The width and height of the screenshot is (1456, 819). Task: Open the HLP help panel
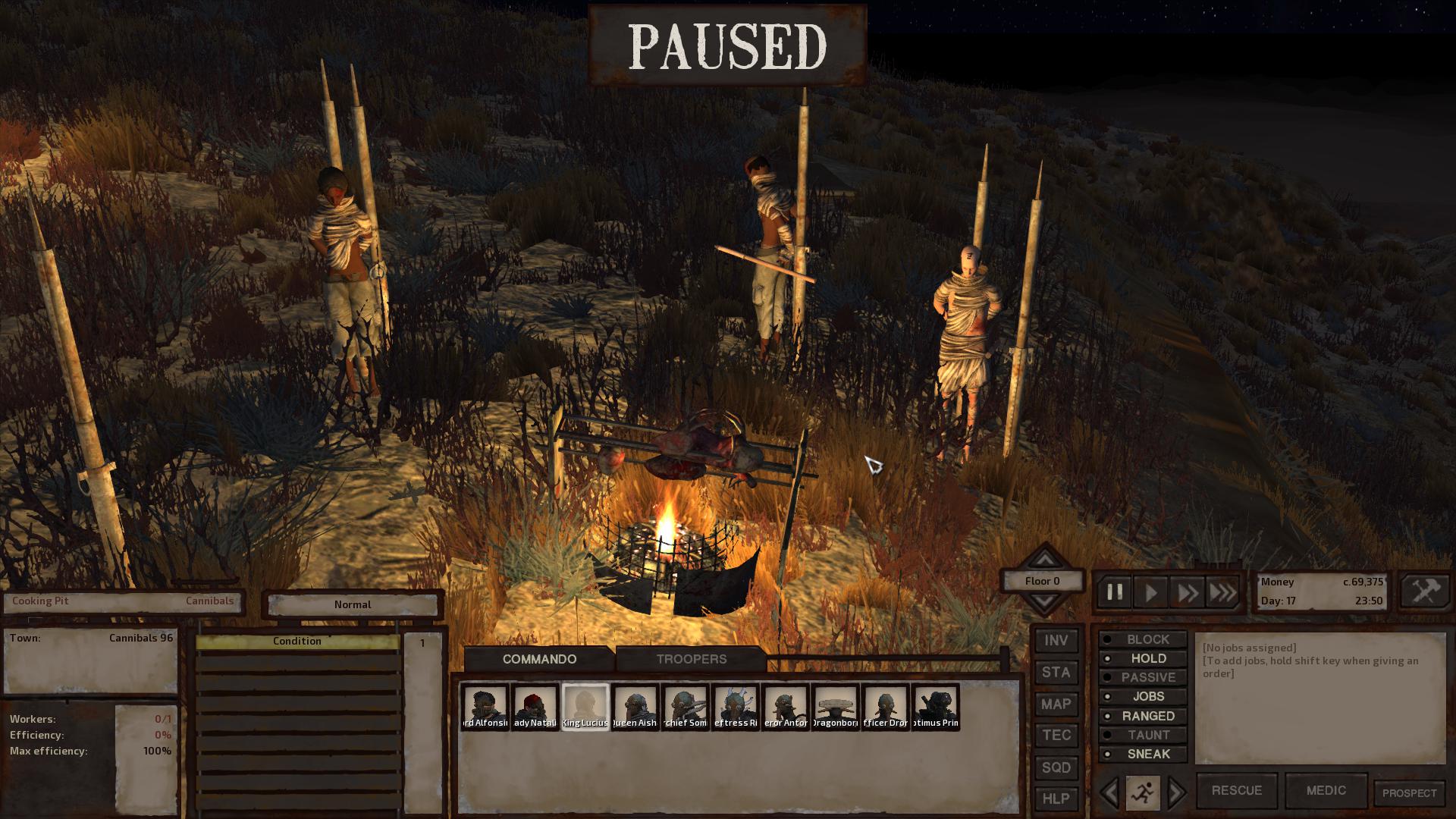click(x=1056, y=799)
